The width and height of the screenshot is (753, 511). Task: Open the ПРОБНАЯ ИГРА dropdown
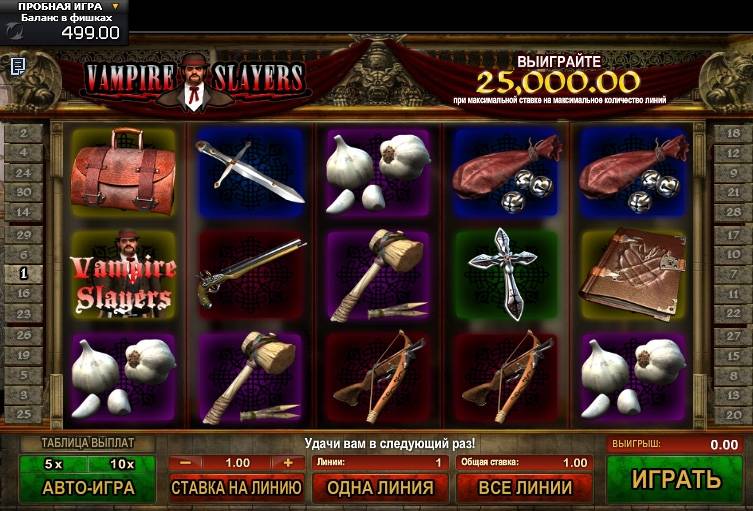click(x=115, y=7)
